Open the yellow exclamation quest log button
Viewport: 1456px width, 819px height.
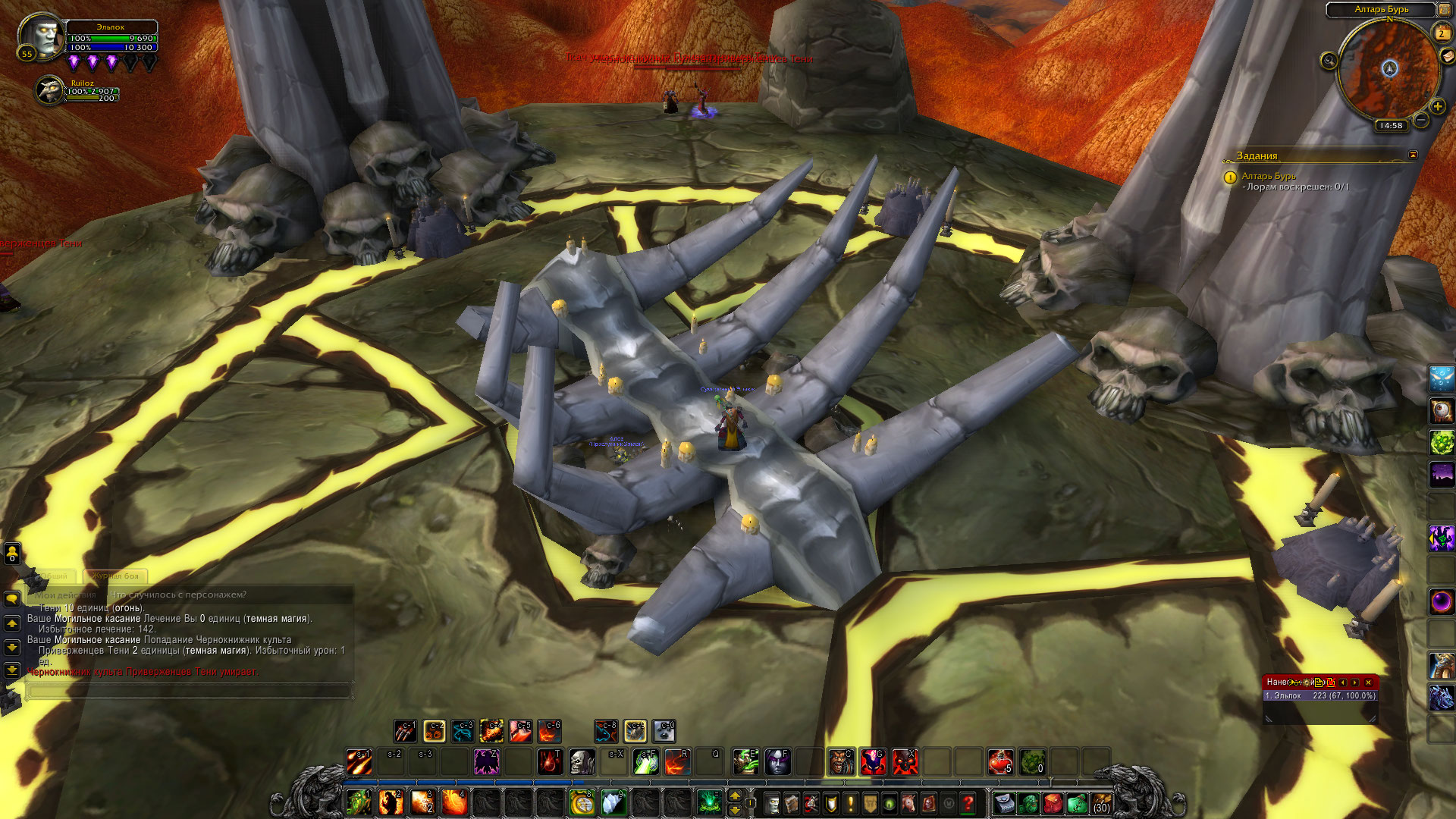850,803
